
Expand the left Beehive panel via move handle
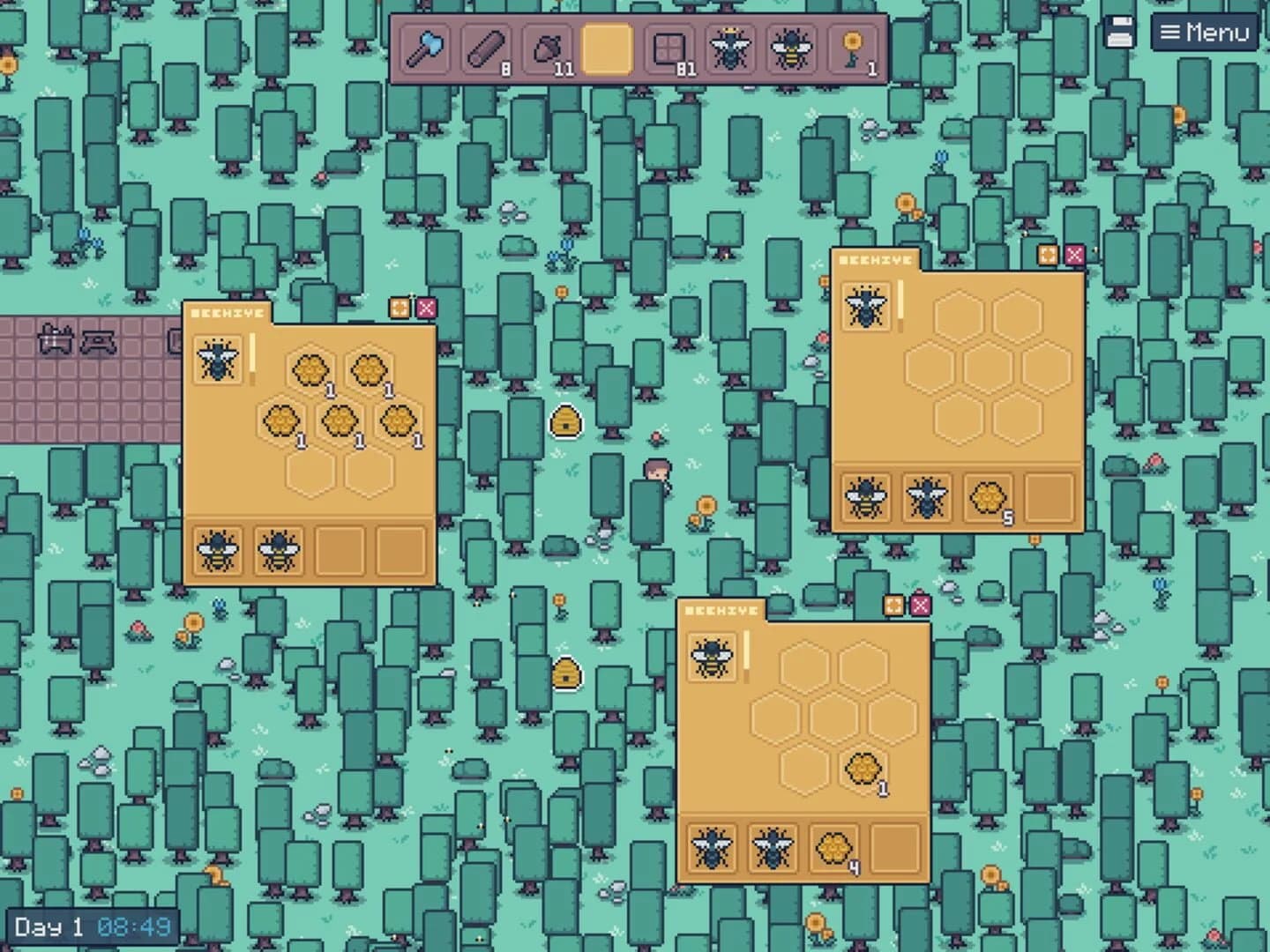400,308
